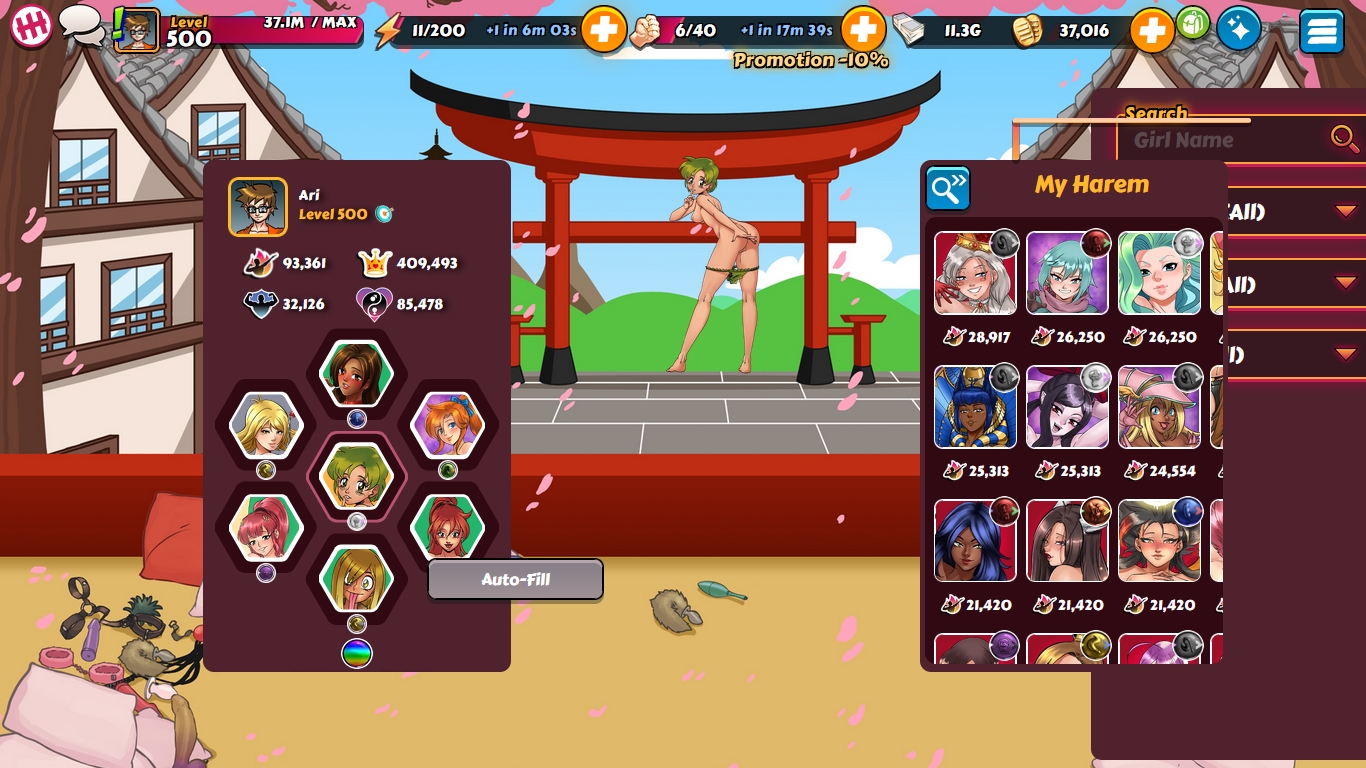Type in the Girl Name search field
This screenshot has height=768, width=1366.
[x=1225, y=140]
